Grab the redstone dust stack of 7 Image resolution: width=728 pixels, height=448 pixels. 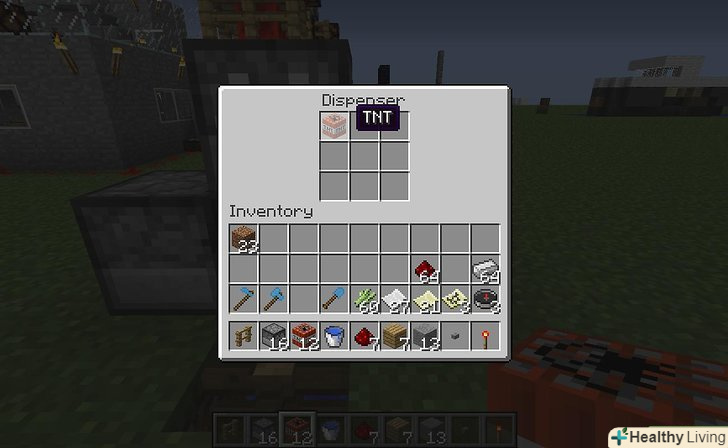pyautogui.click(x=365, y=336)
